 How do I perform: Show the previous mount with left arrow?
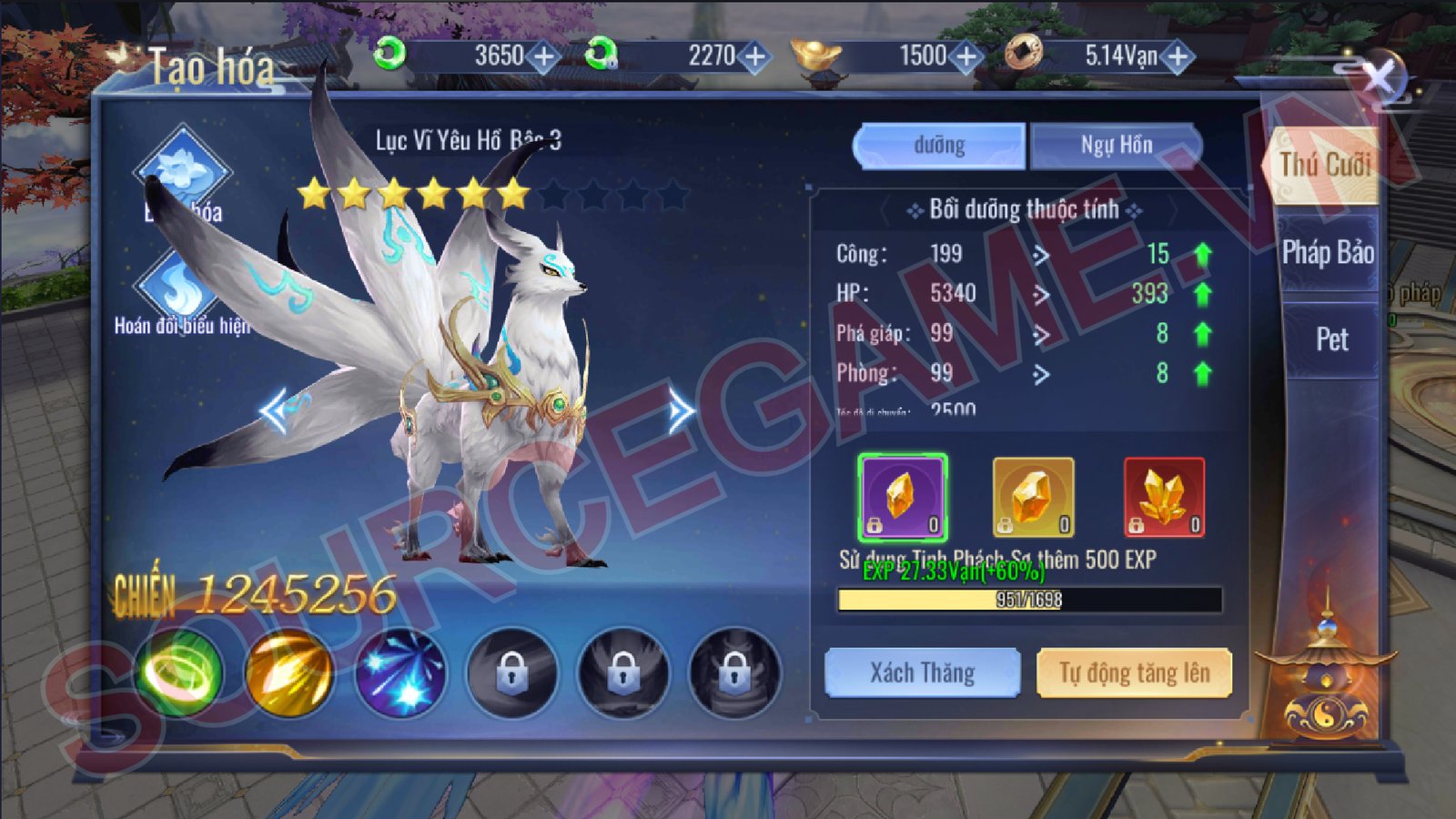click(275, 411)
